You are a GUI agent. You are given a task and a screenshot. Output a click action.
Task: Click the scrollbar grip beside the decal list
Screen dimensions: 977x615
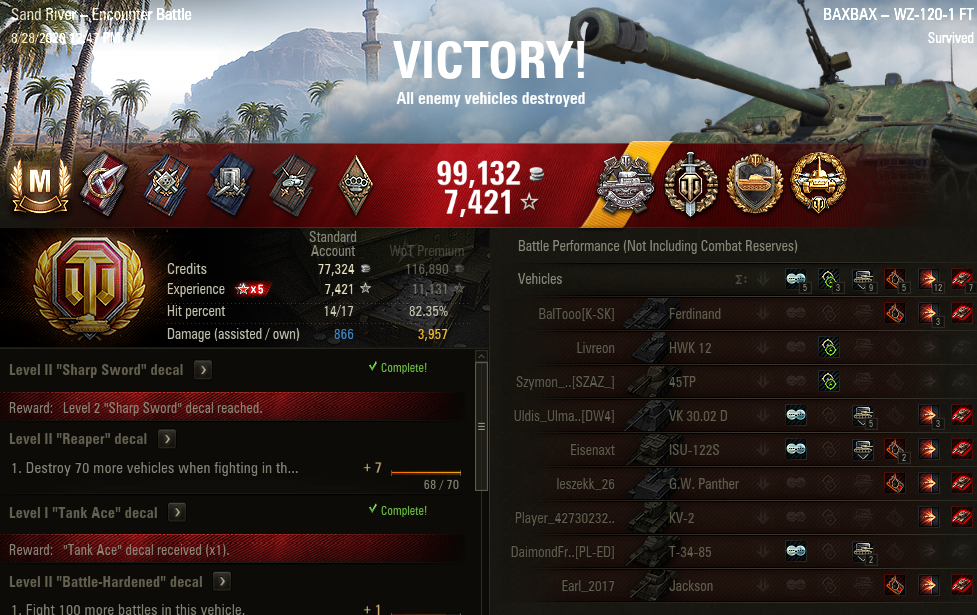pyautogui.click(x=481, y=426)
